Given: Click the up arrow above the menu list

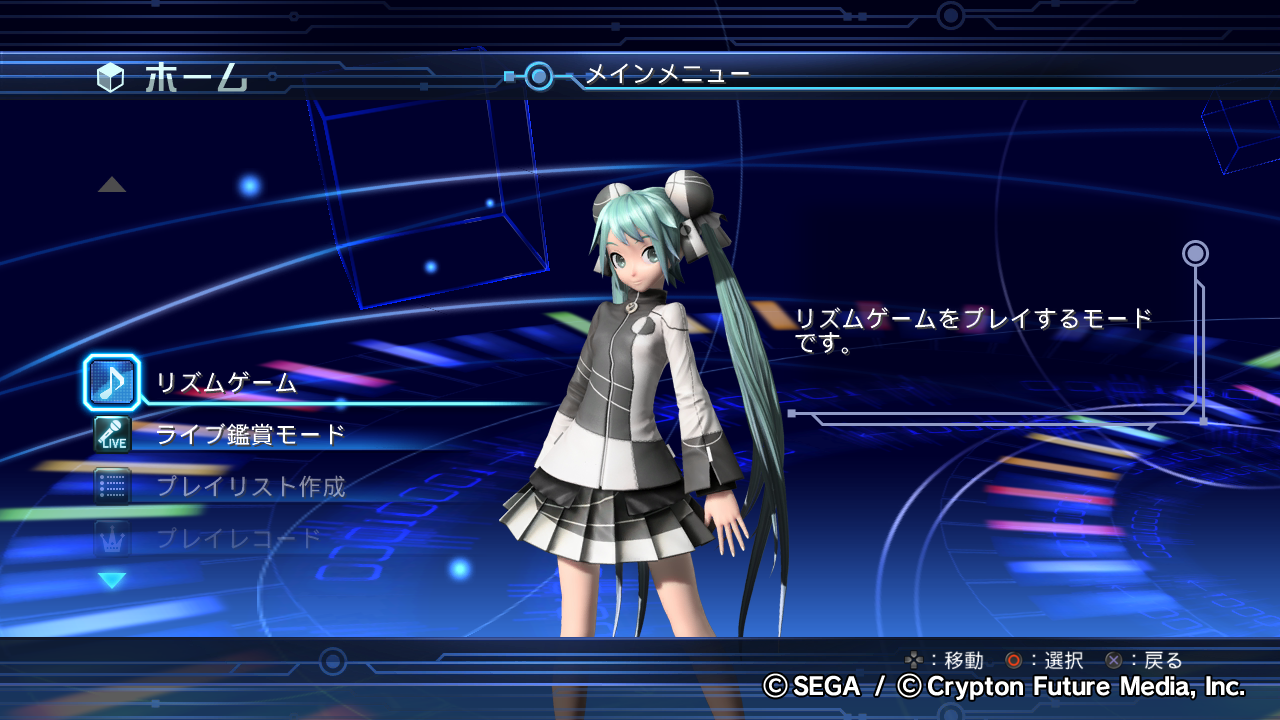Looking at the screenshot, I should [x=112, y=185].
